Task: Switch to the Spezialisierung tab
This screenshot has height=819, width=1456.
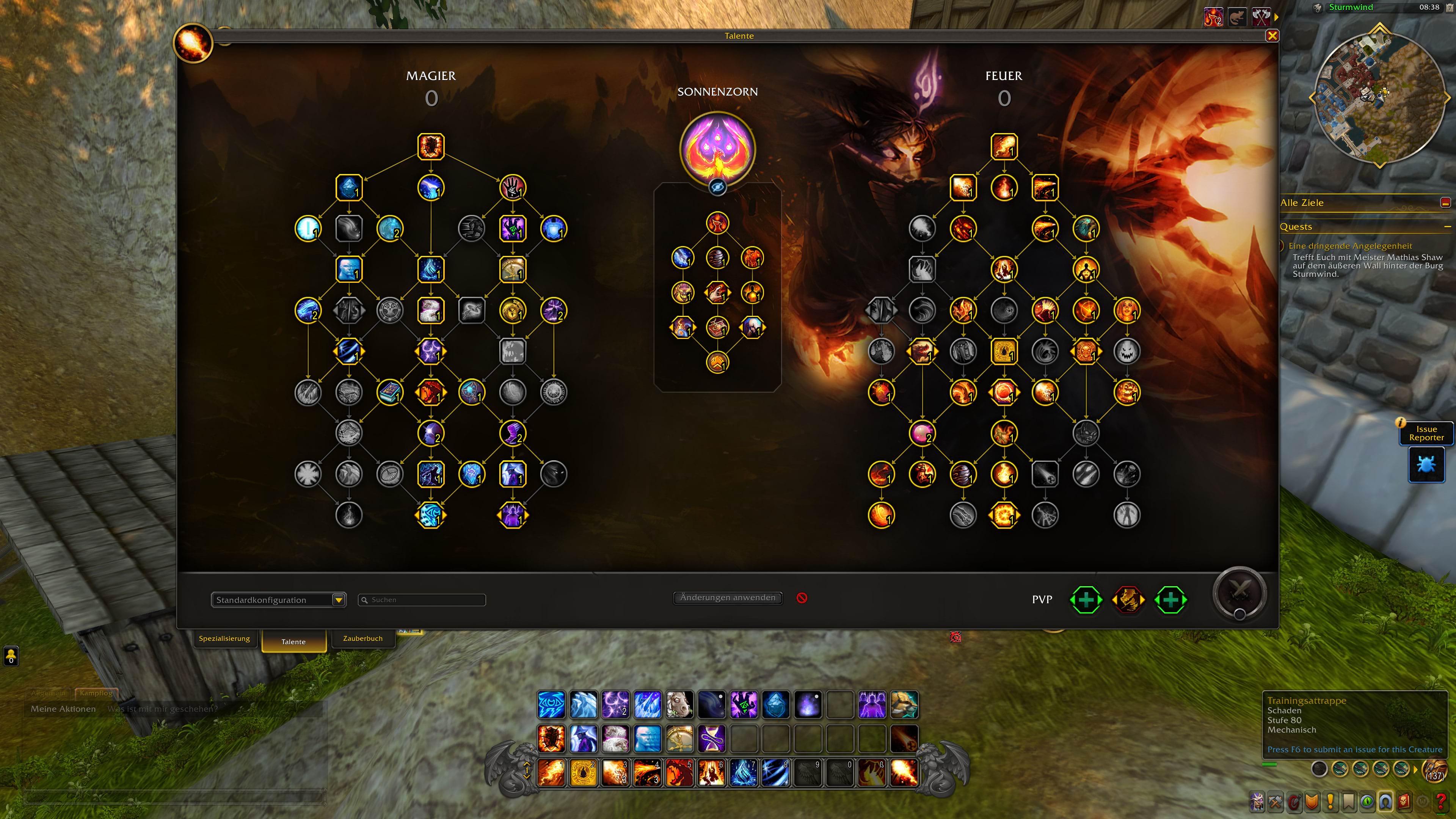Action: pos(224,639)
